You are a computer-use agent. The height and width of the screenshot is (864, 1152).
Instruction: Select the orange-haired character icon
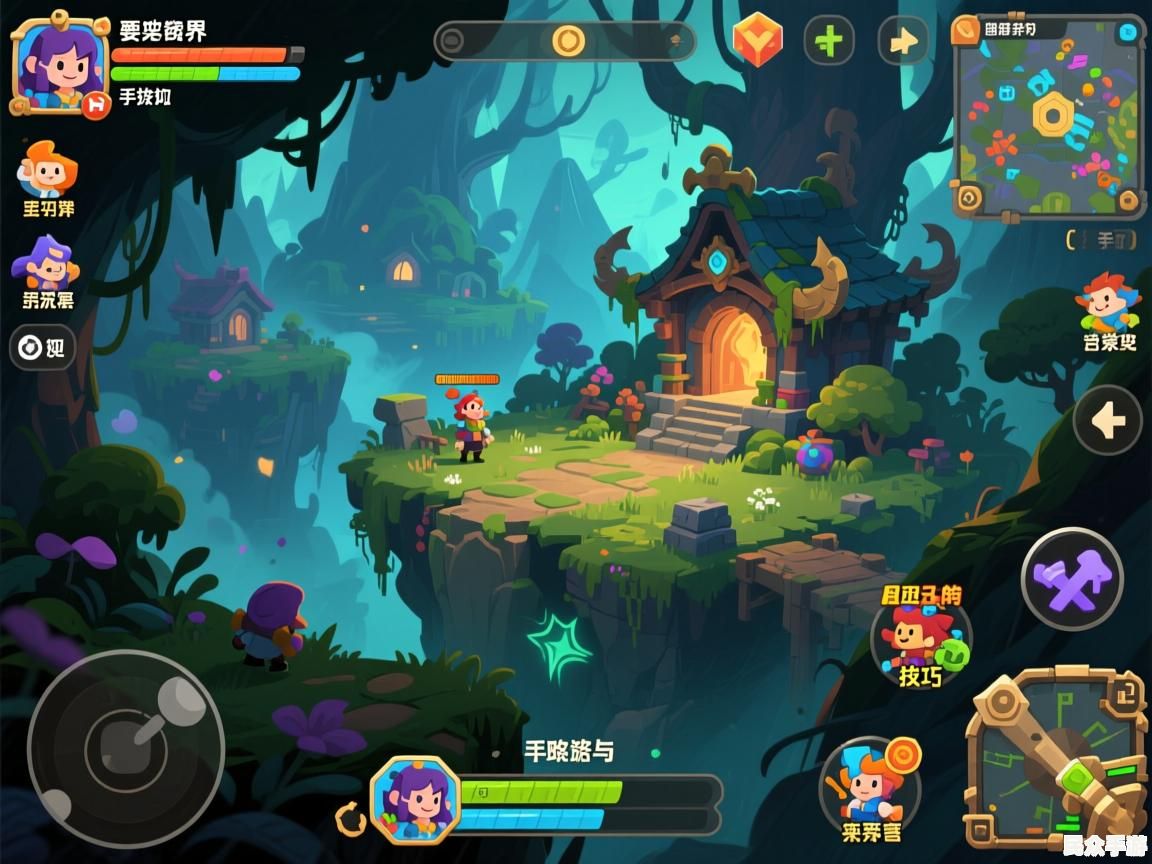coord(47,170)
